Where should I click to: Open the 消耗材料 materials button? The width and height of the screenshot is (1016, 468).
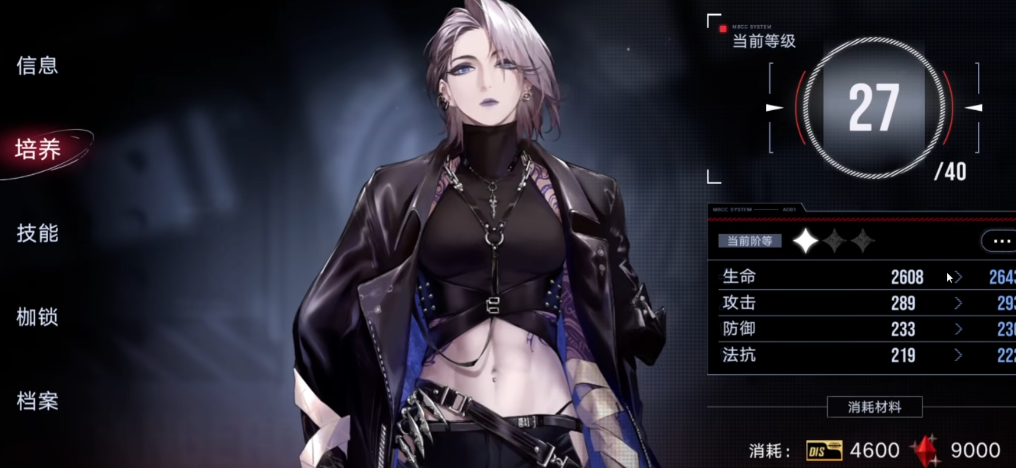point(874,407)
